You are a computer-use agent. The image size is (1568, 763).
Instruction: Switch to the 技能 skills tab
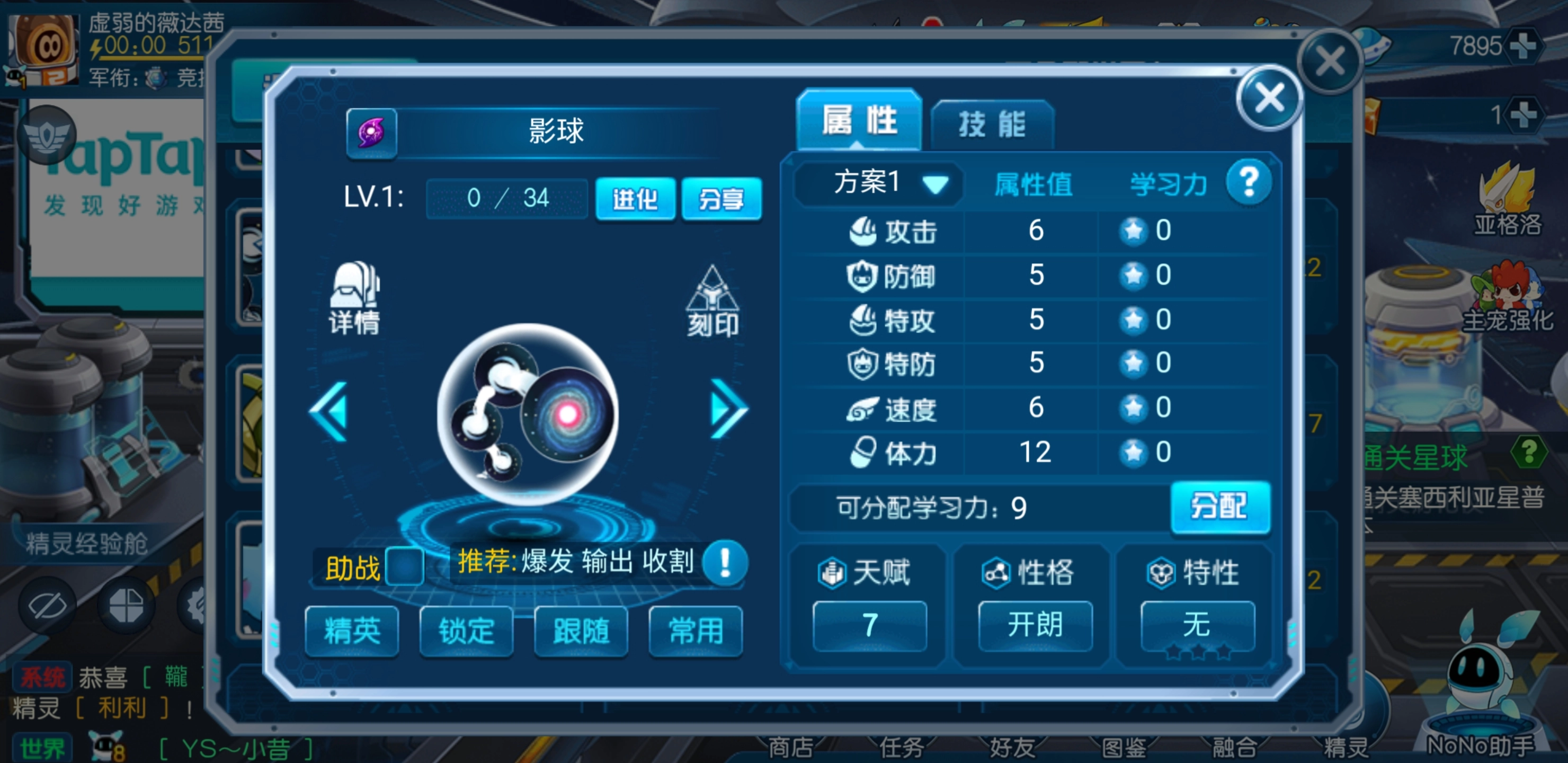tap(993, 122)
